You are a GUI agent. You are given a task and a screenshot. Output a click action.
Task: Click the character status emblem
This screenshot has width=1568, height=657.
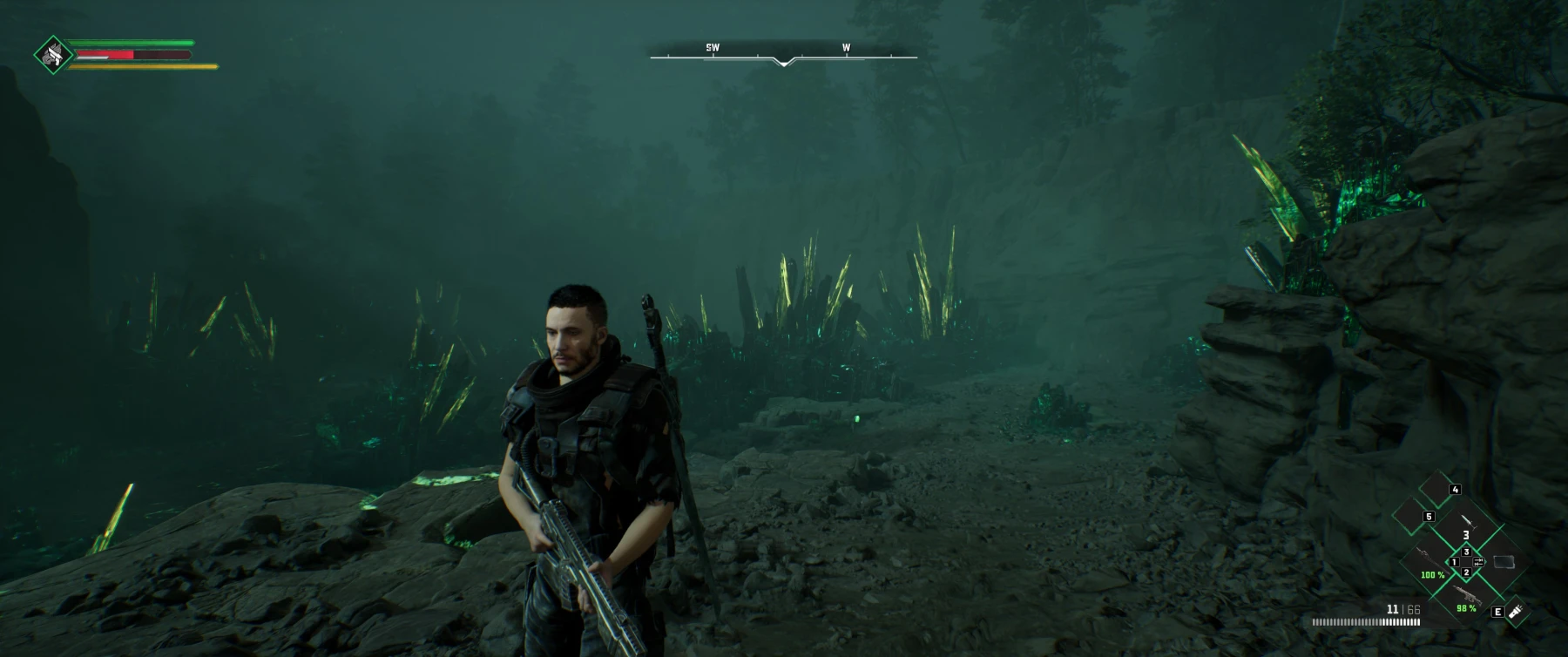(54, 55)
